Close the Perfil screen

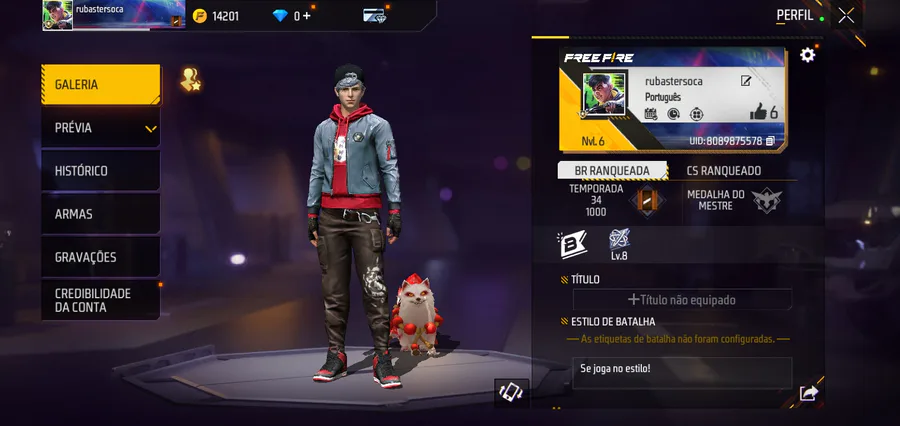(x=846, y=15)
